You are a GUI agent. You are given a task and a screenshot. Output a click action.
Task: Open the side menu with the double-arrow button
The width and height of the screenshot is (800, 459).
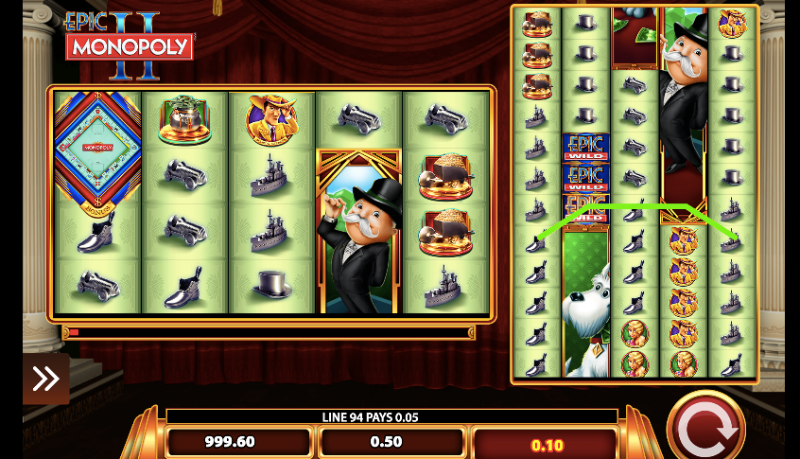coord(46,378)
